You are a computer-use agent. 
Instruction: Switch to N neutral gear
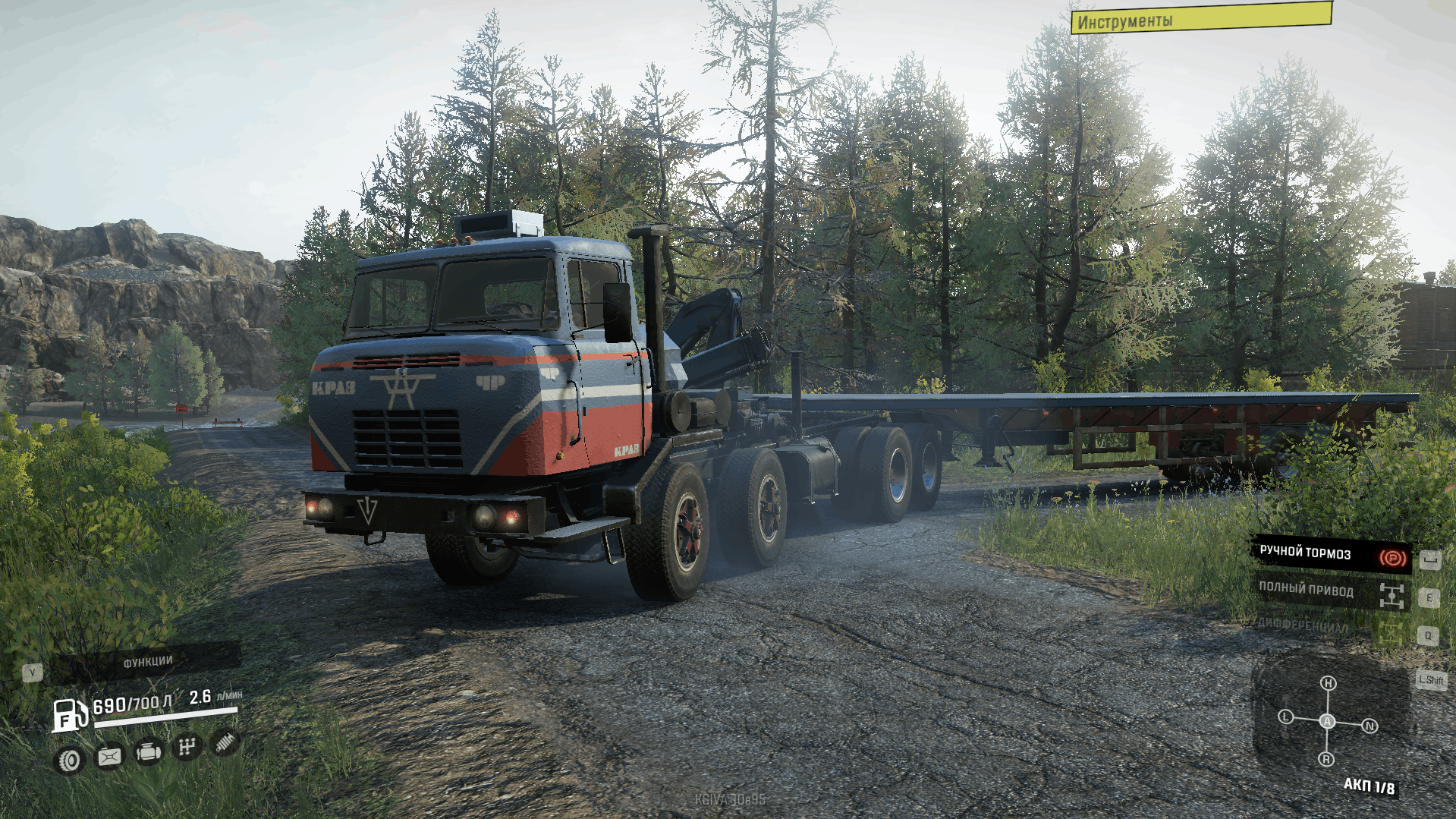(1370, 726)
